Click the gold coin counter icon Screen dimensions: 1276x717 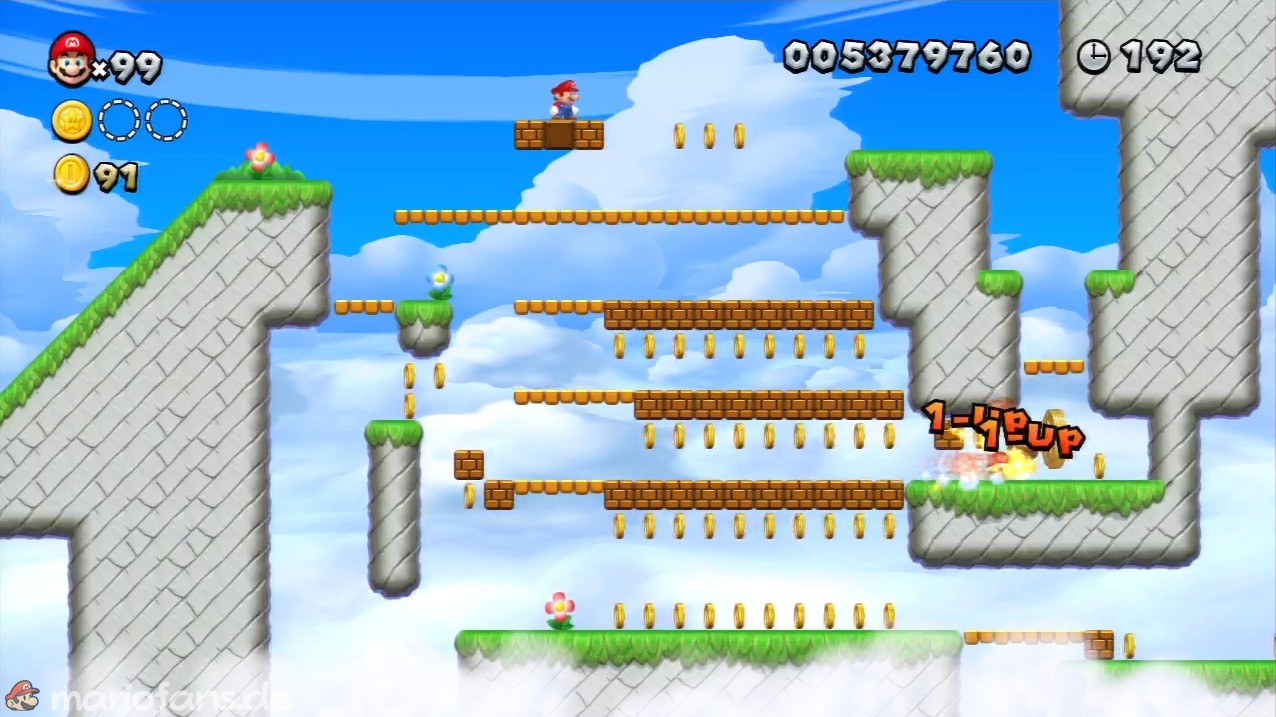(x=71, y=174)
